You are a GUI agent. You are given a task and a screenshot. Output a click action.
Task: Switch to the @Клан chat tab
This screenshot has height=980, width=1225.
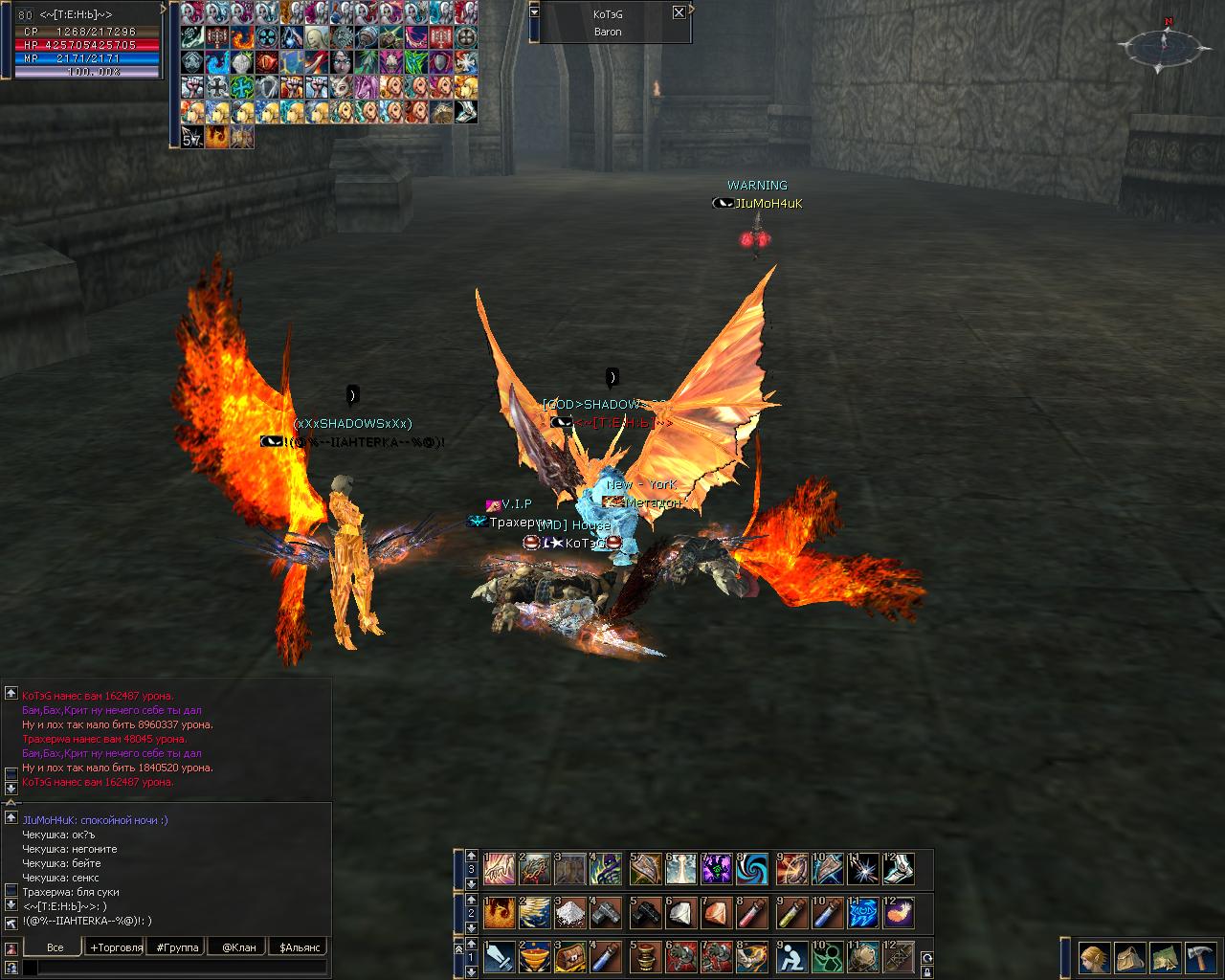(238, 947)
